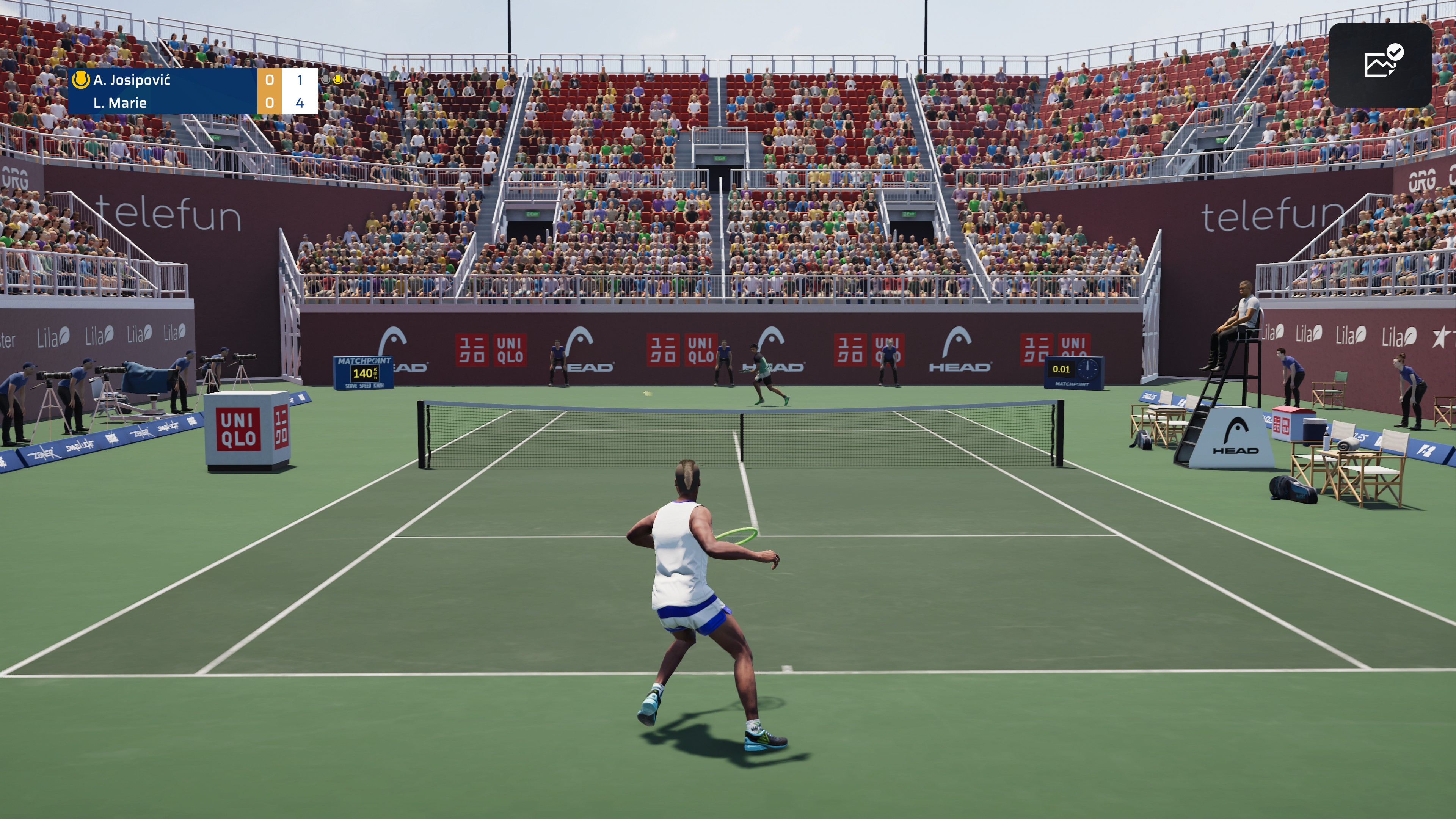The width and height of the screenshot is (1456, 819).
Task: Open the screenshot saved notification
Action: pos(1380,64)
